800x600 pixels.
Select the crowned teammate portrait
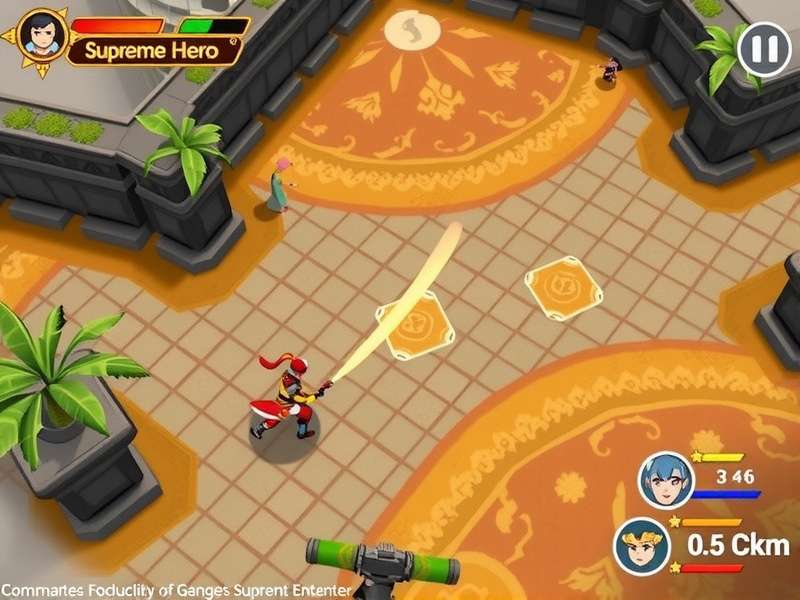click(641, 545)
